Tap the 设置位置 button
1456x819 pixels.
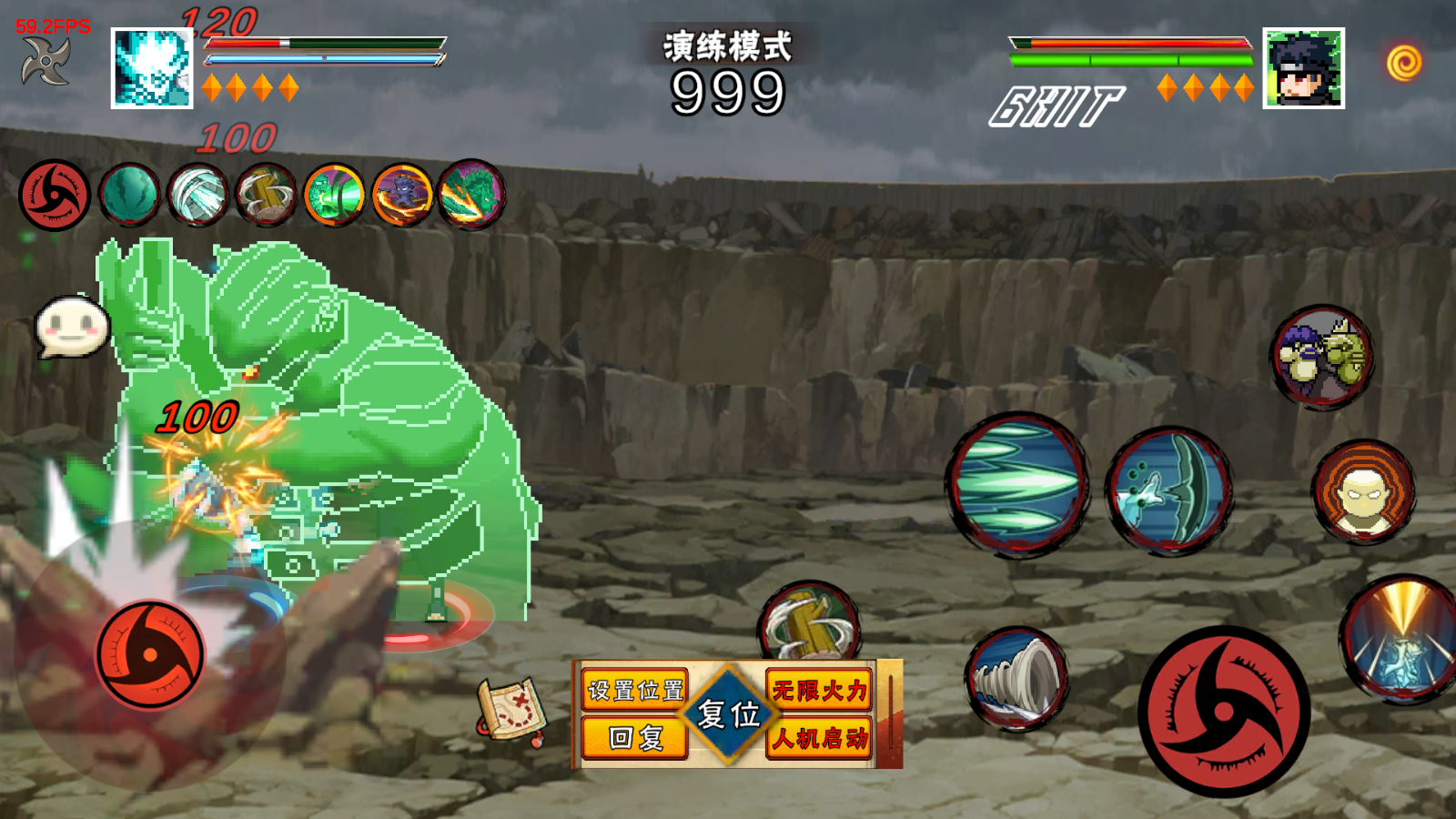pos(634,691)
